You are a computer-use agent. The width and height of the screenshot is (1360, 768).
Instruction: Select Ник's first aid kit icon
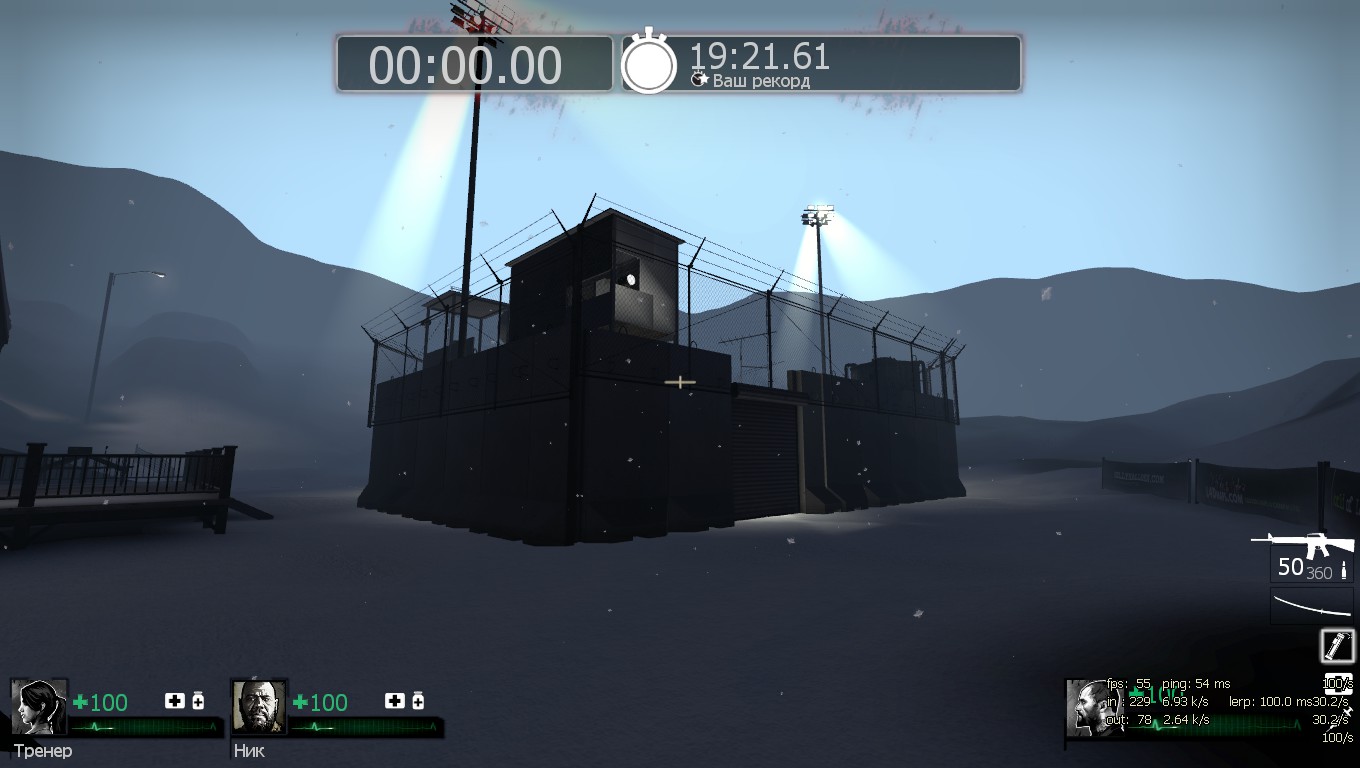click(x=394, y=701)
